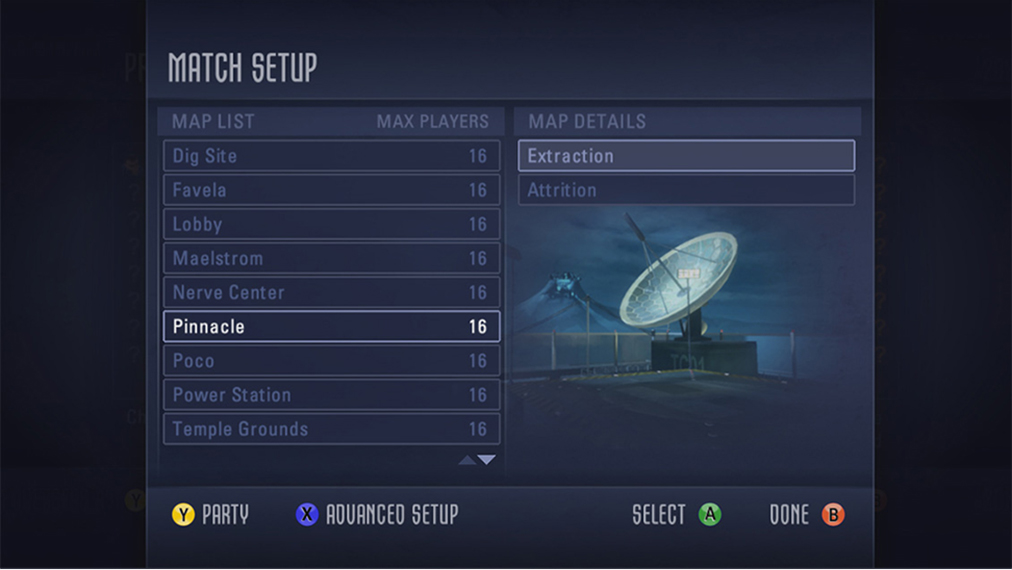Select the Dig Site map

coord(331,156)
